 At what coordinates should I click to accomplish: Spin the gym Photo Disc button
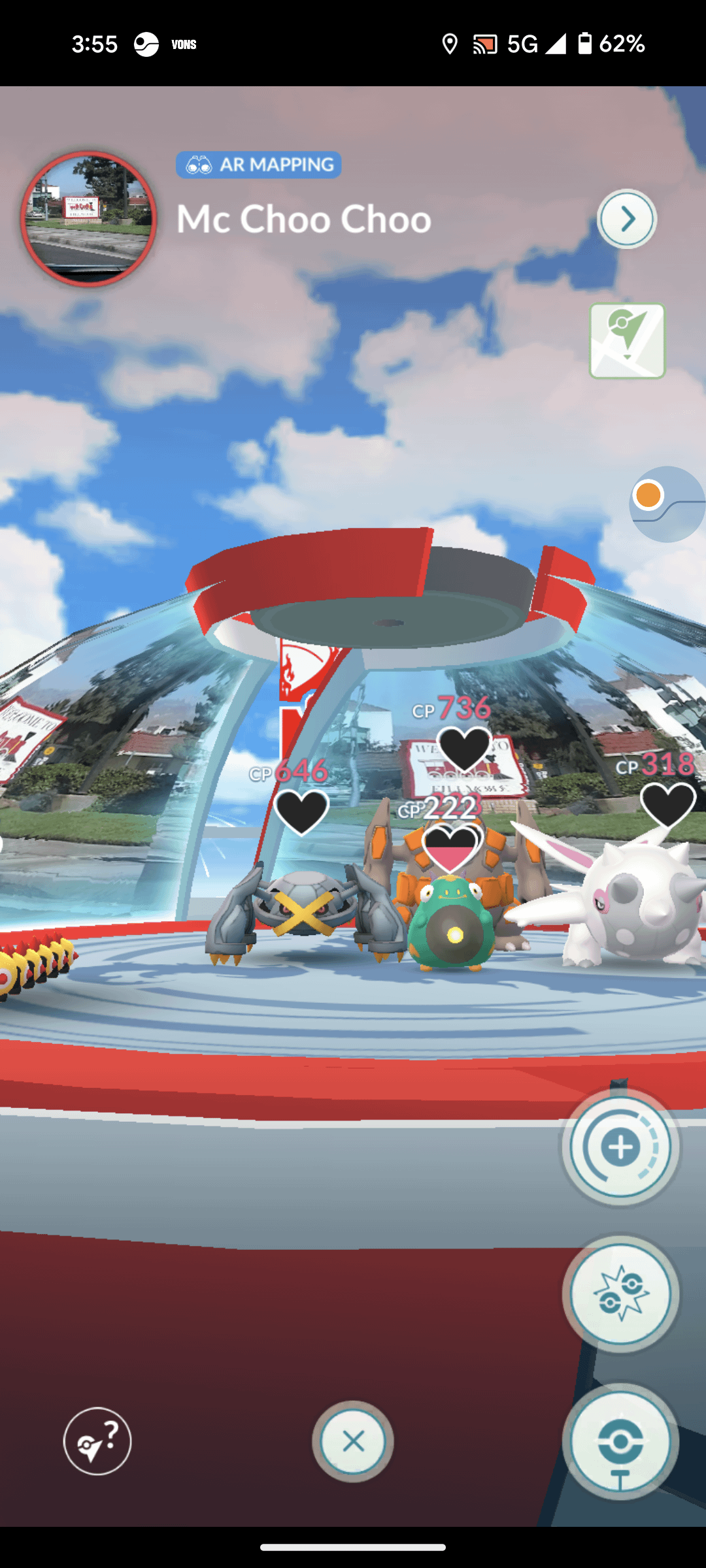[620, 1441]
